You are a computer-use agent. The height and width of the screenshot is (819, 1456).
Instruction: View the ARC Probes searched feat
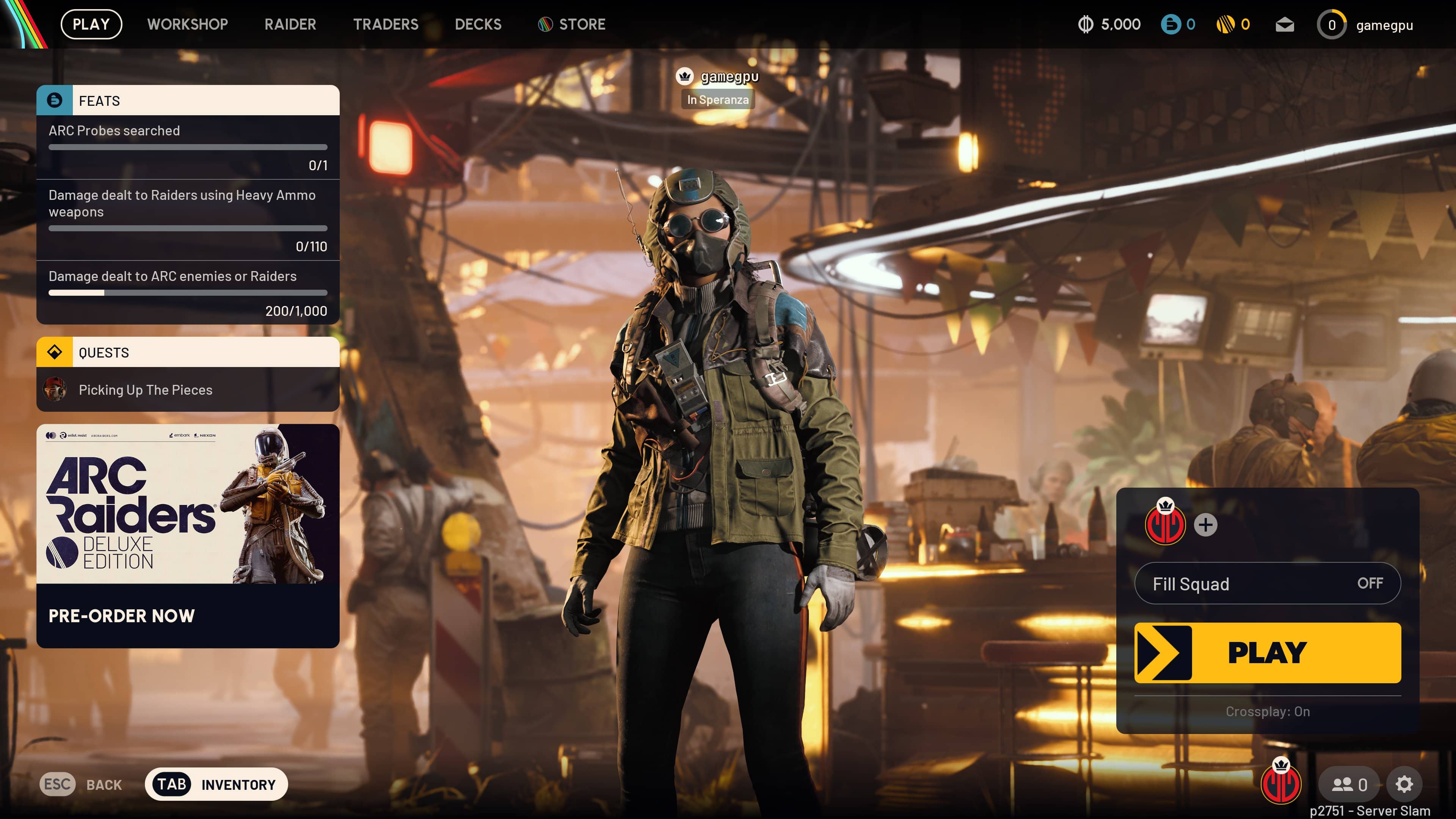[x=188, y=147]
